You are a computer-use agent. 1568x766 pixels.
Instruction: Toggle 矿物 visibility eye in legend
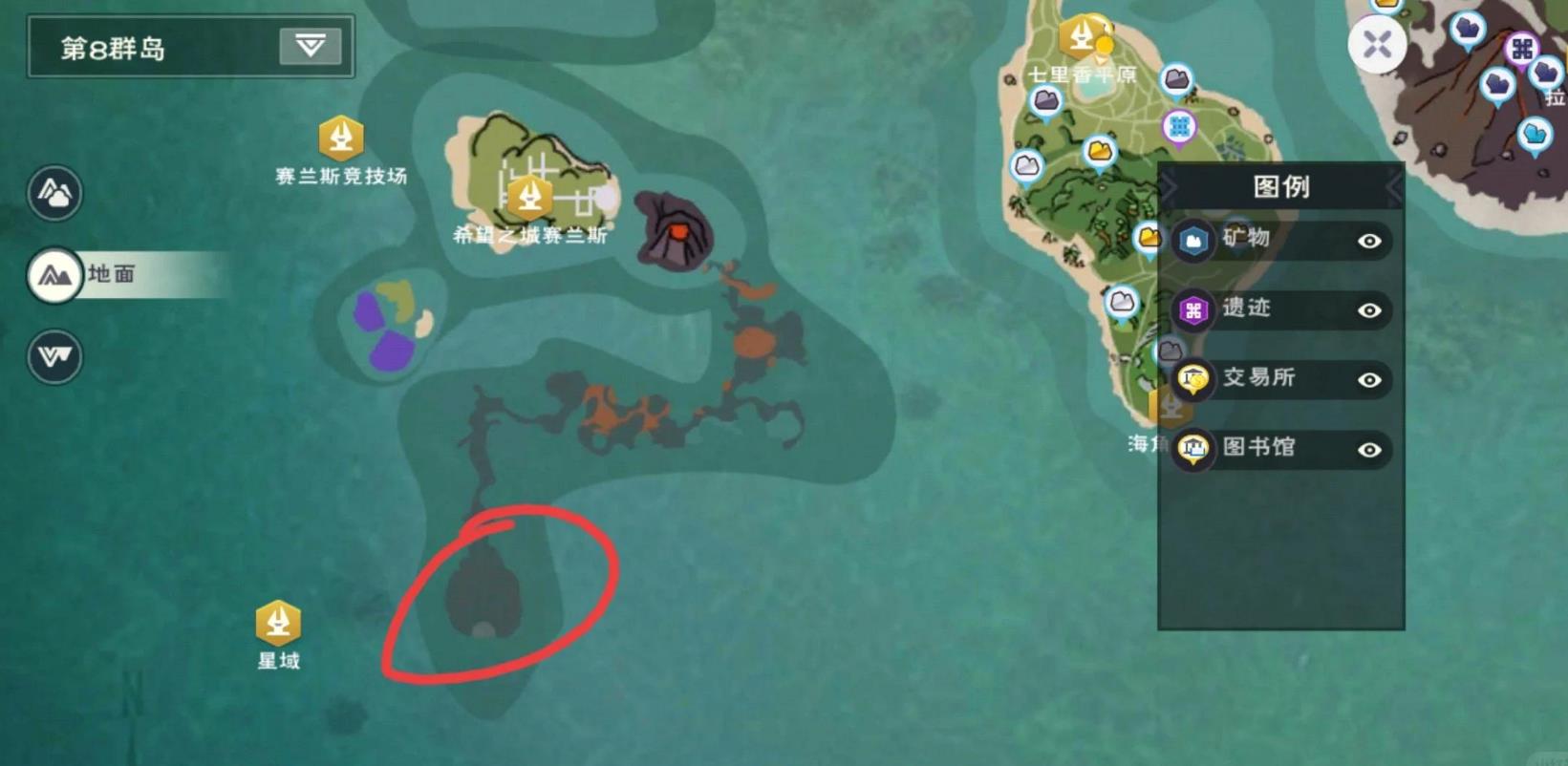(1369, 241)
